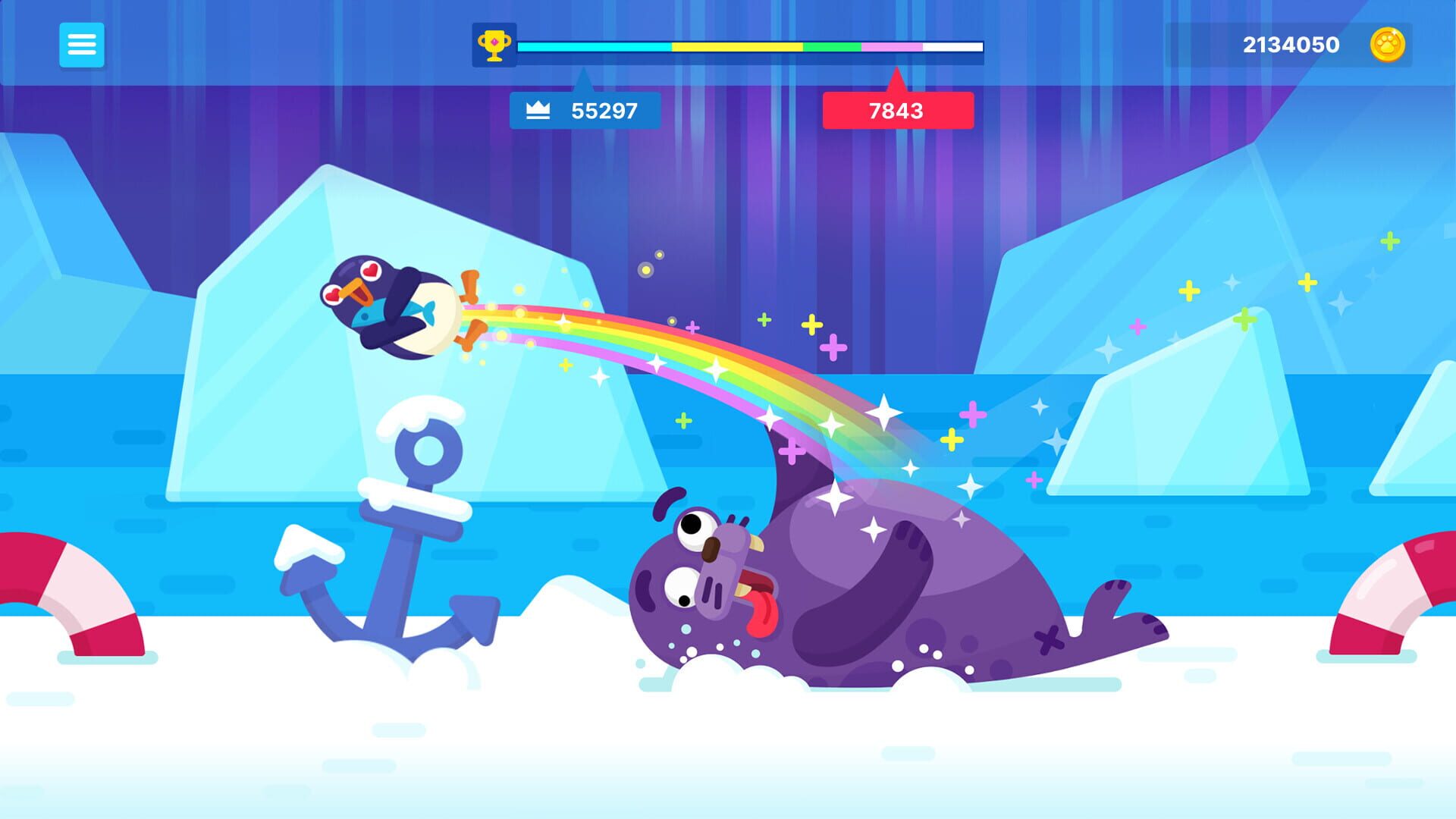
Task: Click the menu button in the top left corner
Action: pos(83,45)
